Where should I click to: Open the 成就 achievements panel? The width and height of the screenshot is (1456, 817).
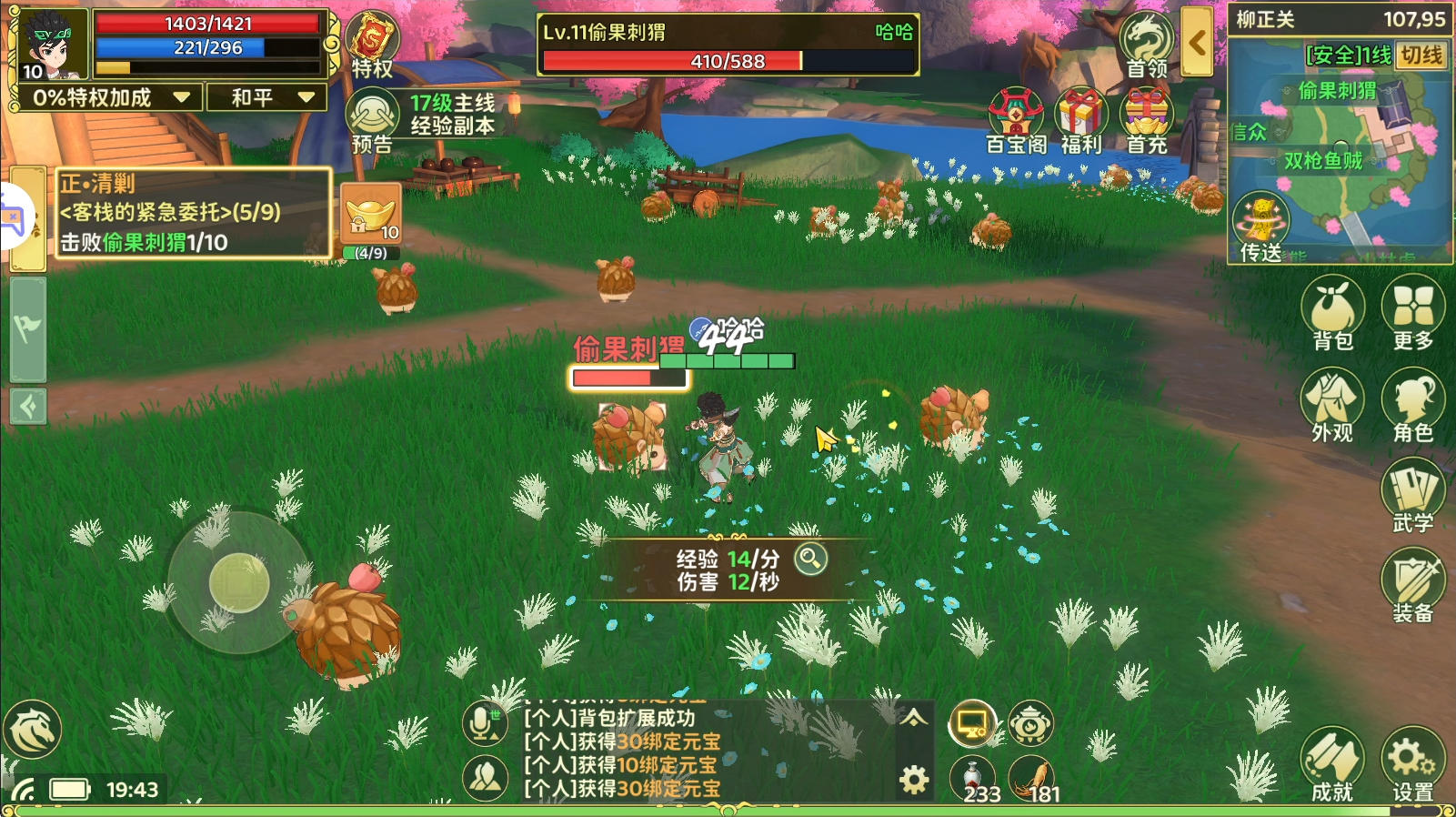pos(1332,764)
